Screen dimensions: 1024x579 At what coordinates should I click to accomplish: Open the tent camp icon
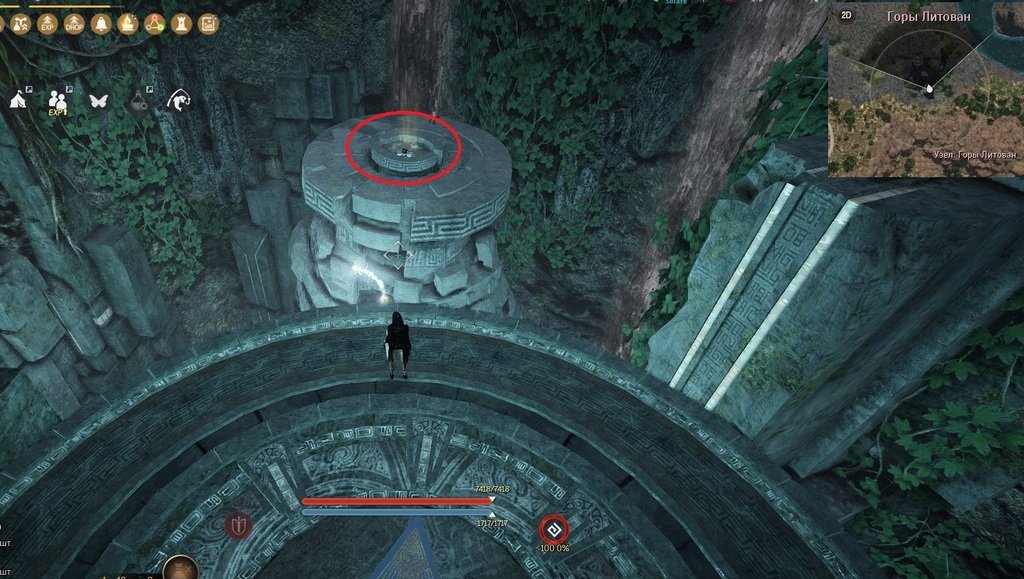click(20, 100)
